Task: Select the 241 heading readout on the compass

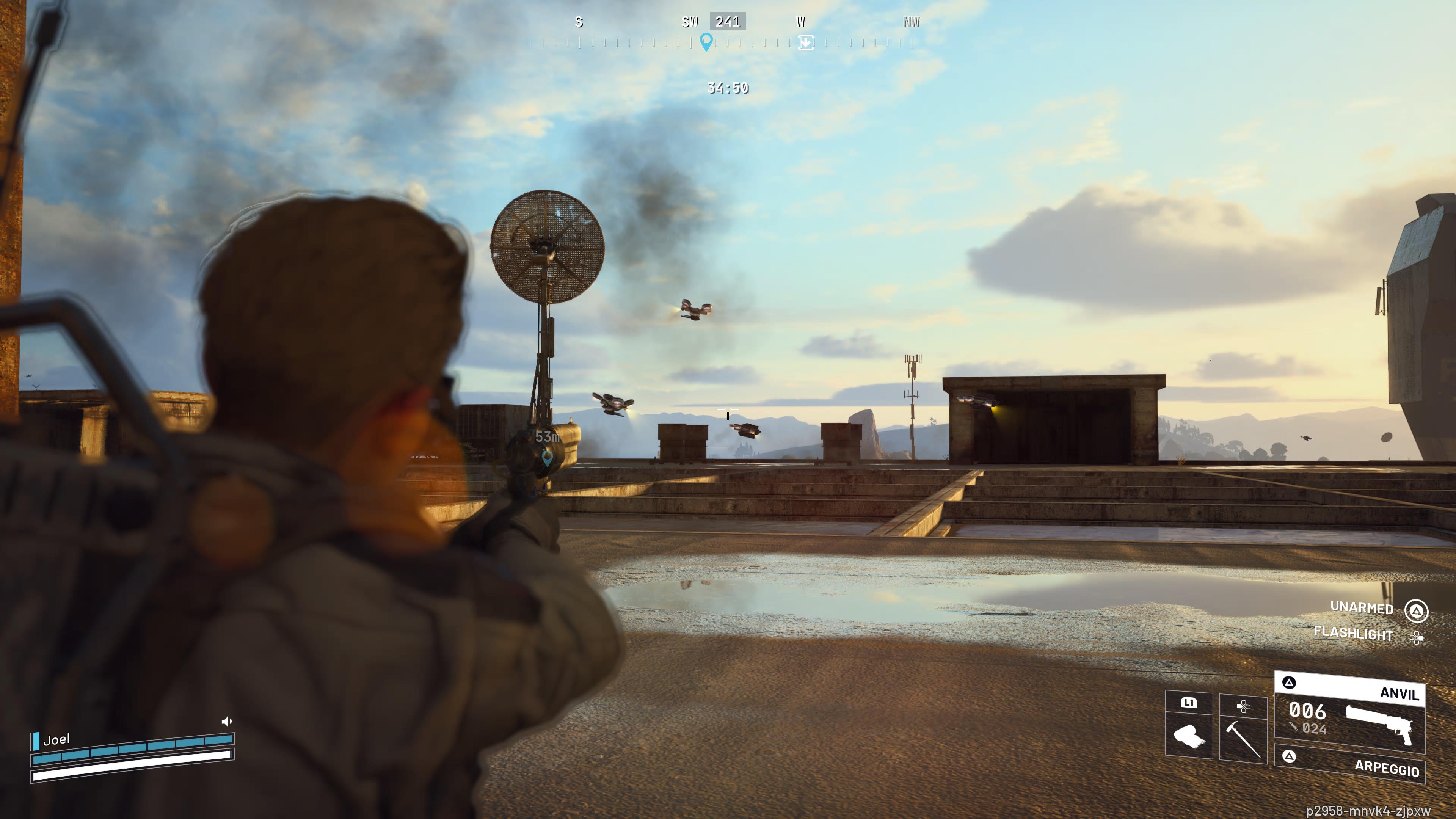Action: (x=728, y=23)
